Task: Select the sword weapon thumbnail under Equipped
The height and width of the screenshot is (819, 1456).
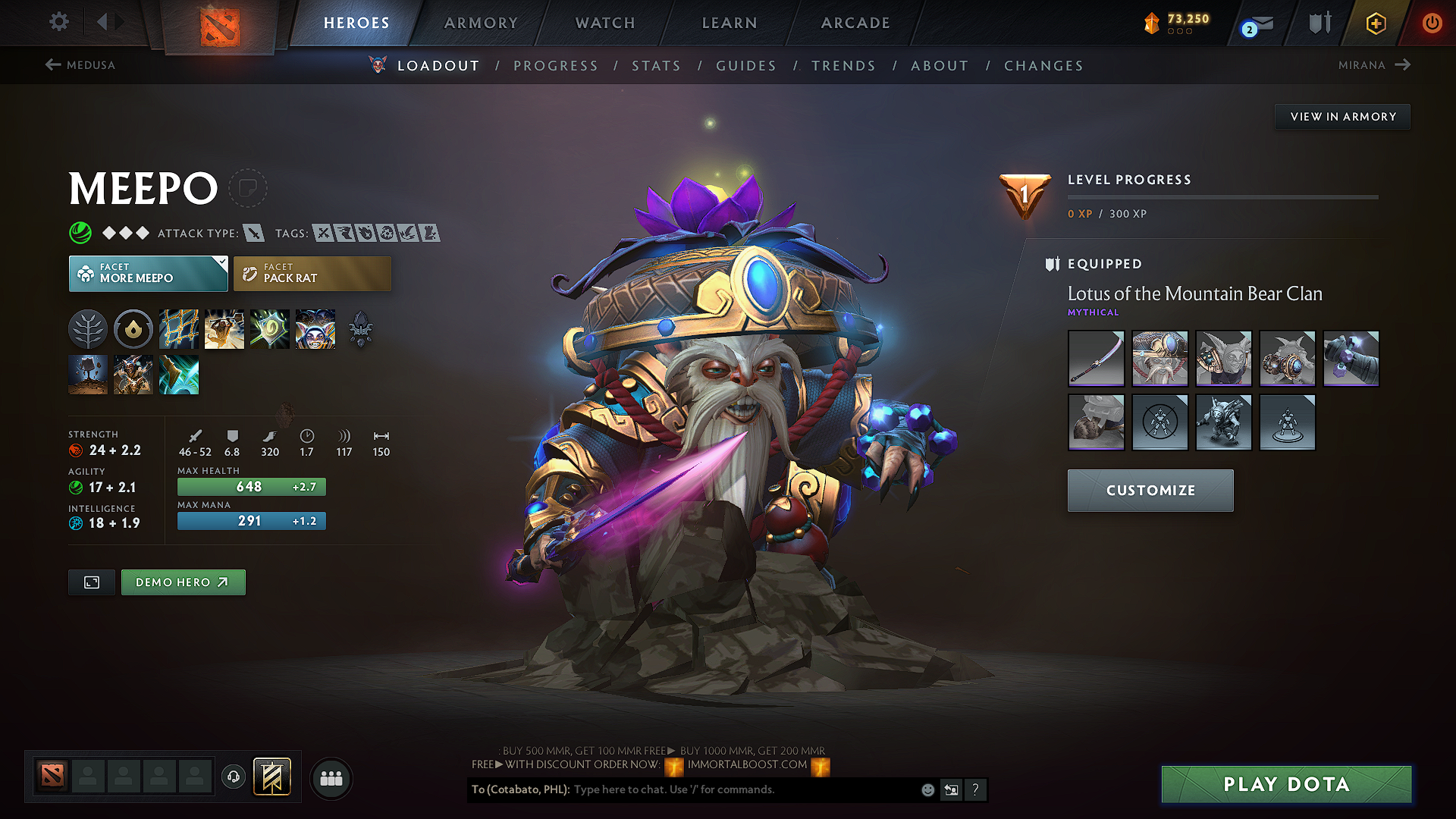Action: [x=1096, y=359]
